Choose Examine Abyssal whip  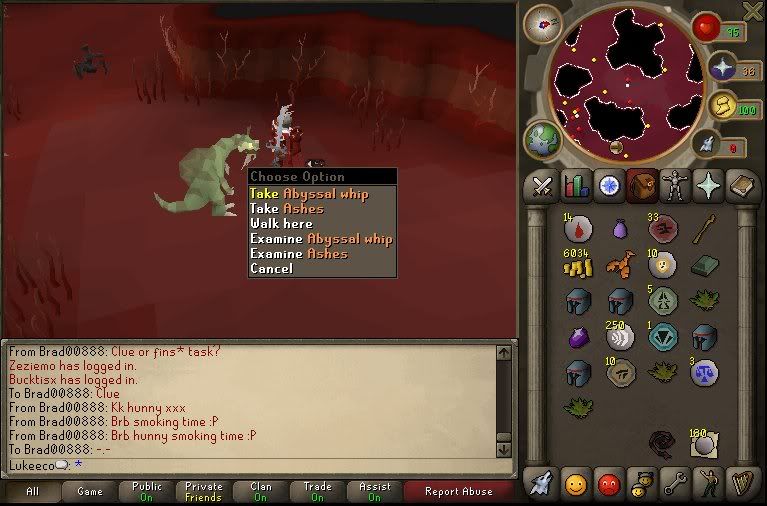click(x=321, y=238)
